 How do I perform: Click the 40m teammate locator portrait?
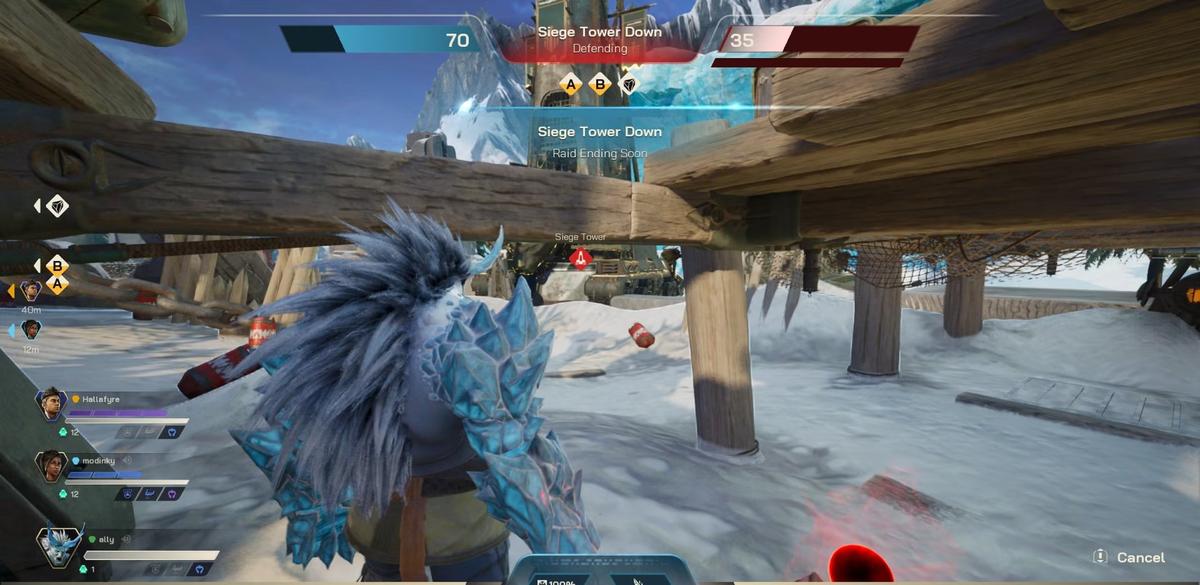tap(31, 291)
